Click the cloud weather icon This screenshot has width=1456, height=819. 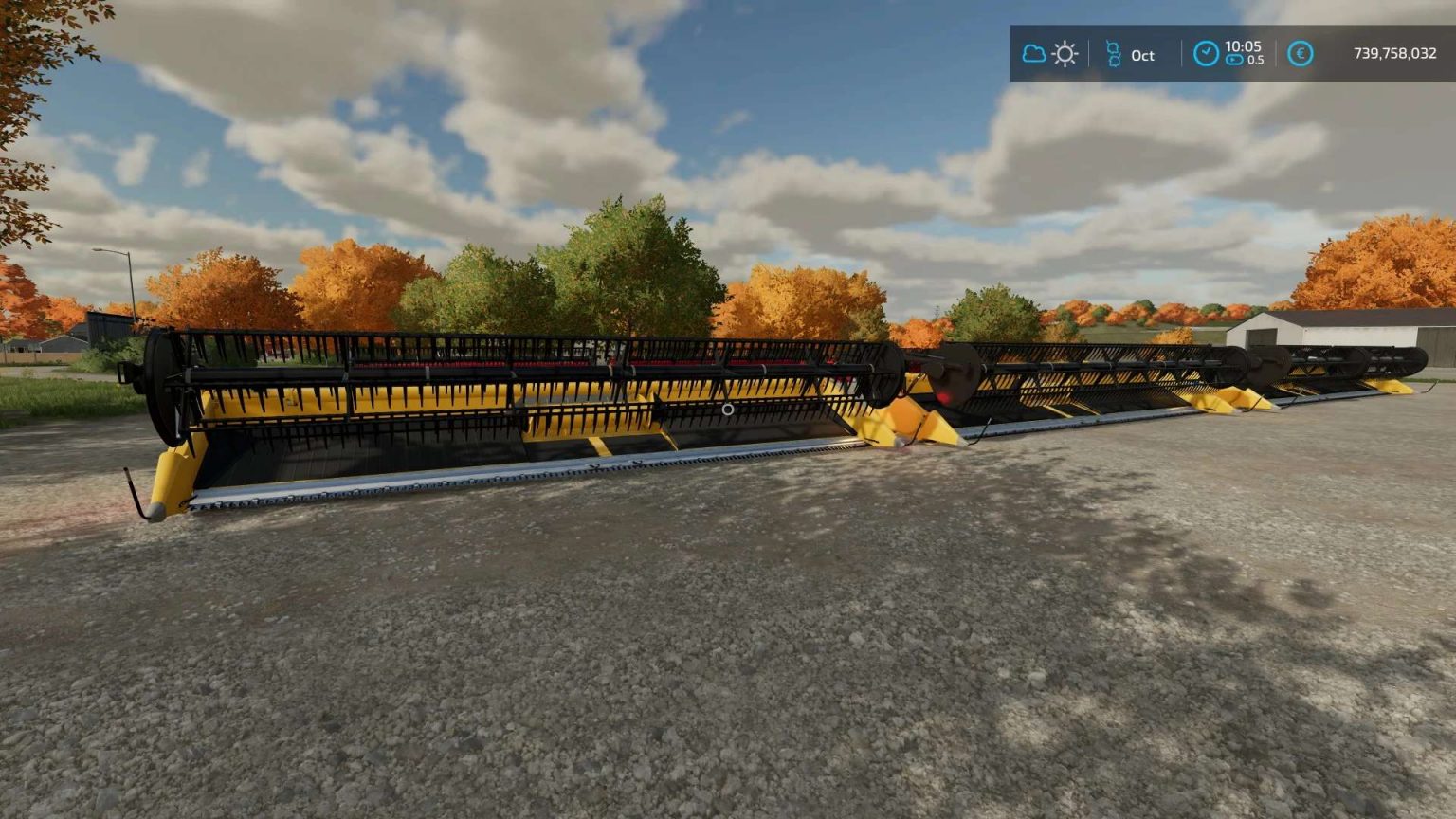(x=1034, y=53)
